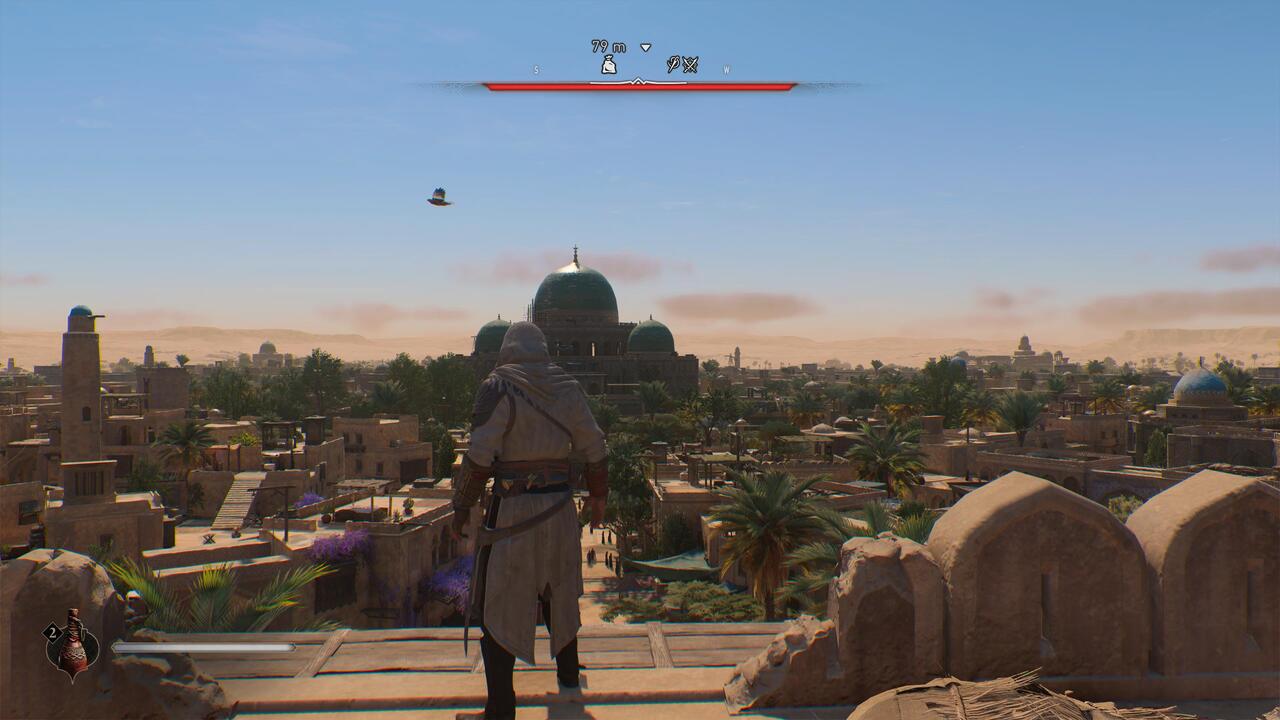This screenshot has height=720, width=1280.
Task: Click the chevron notch at the compass center
Action: (638, 82)
